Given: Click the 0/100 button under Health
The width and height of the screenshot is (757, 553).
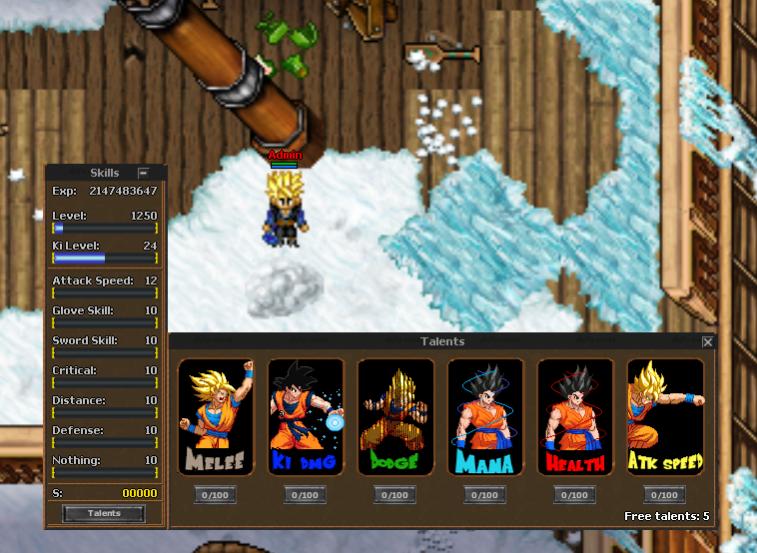Looking at the screenshot, I should click(575, 495).
